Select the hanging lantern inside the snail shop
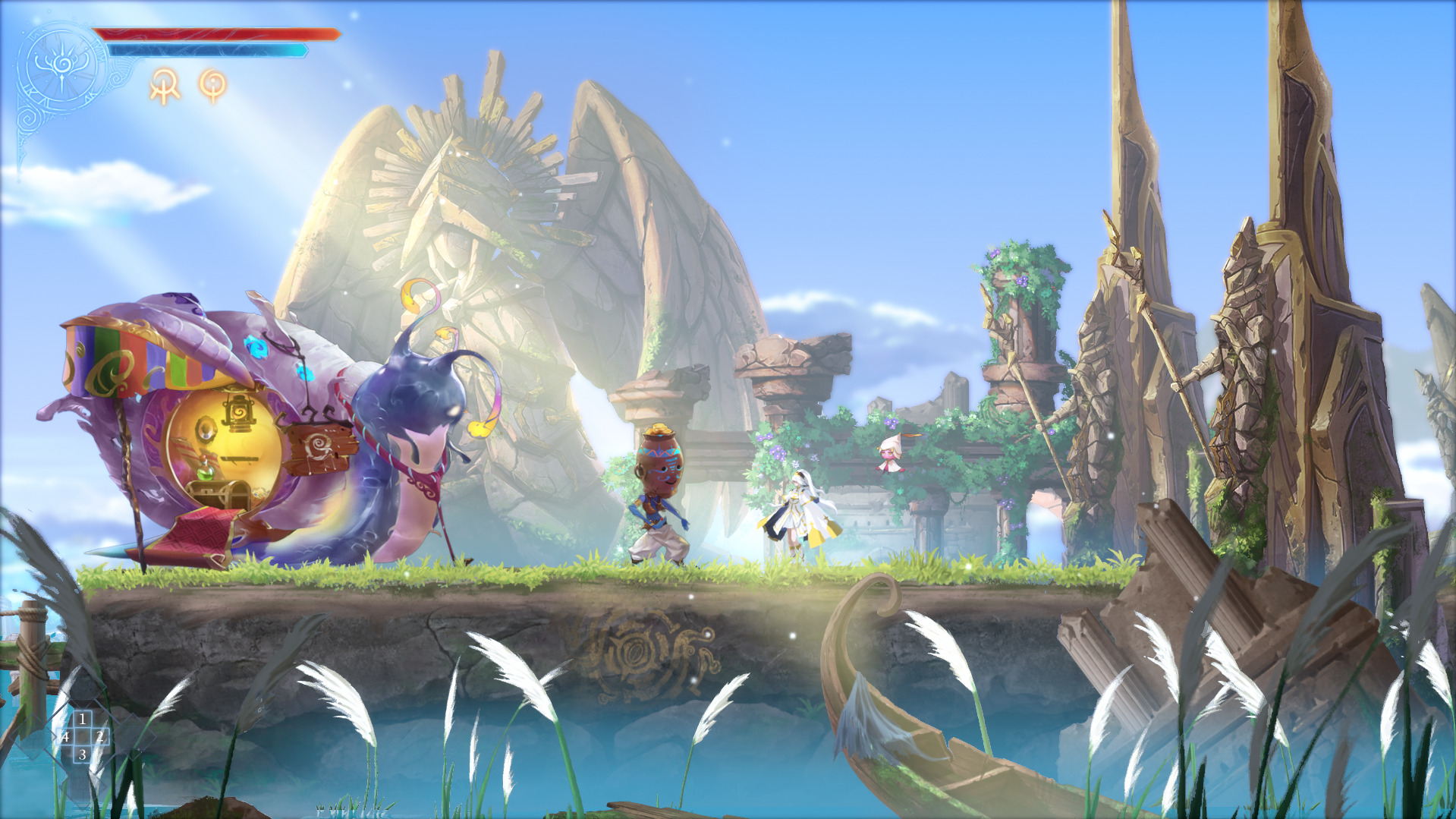Viewport: 1456px width, 819px height. point(239,414)
